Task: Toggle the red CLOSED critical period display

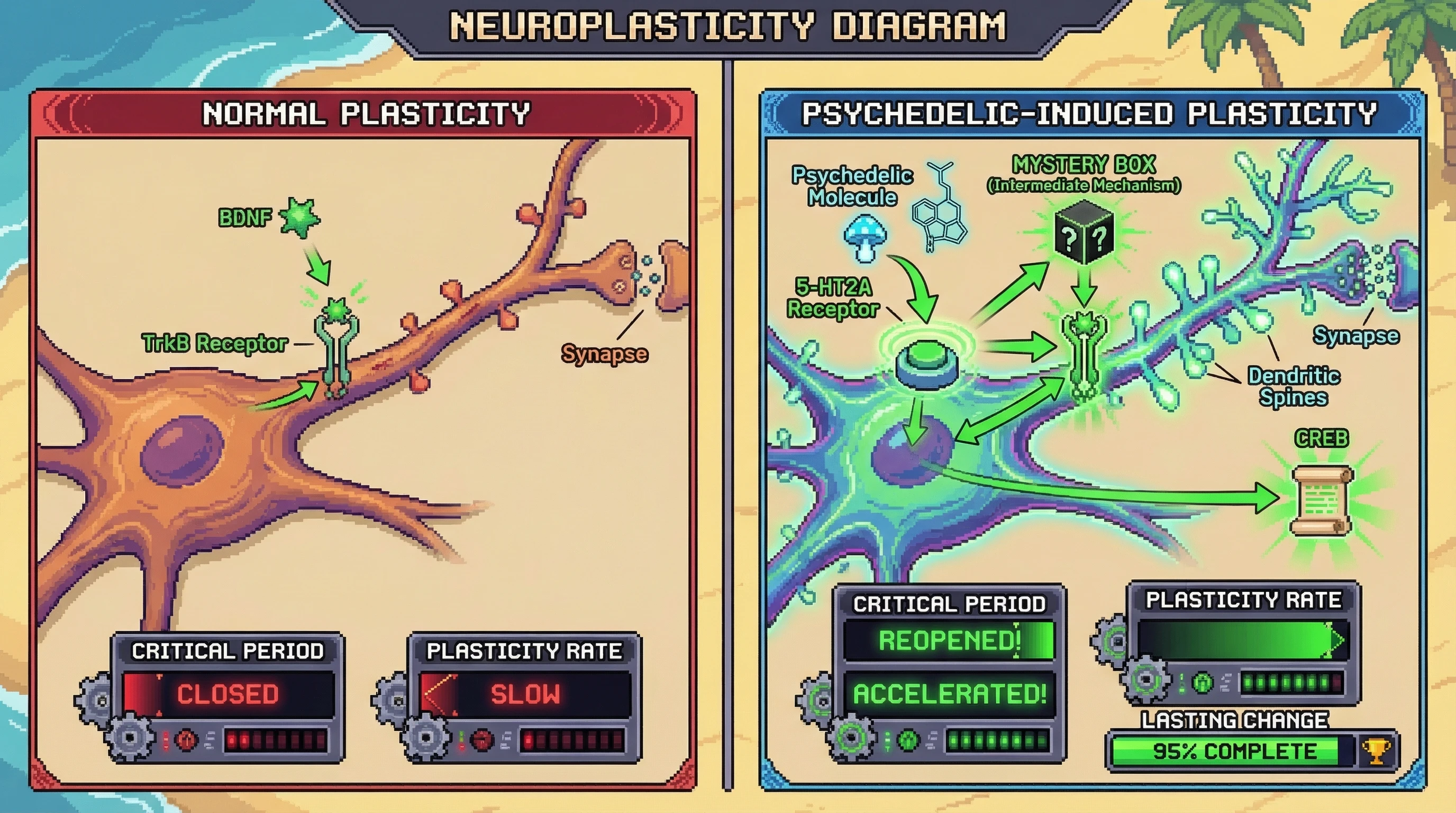Action: (x=228, y=694)
